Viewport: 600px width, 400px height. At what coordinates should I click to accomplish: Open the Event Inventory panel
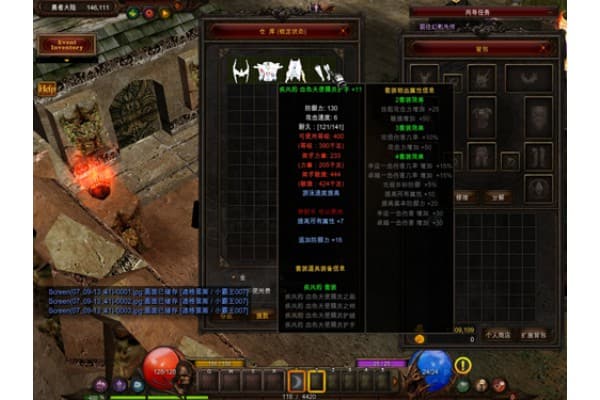click(x=66, y=44)
